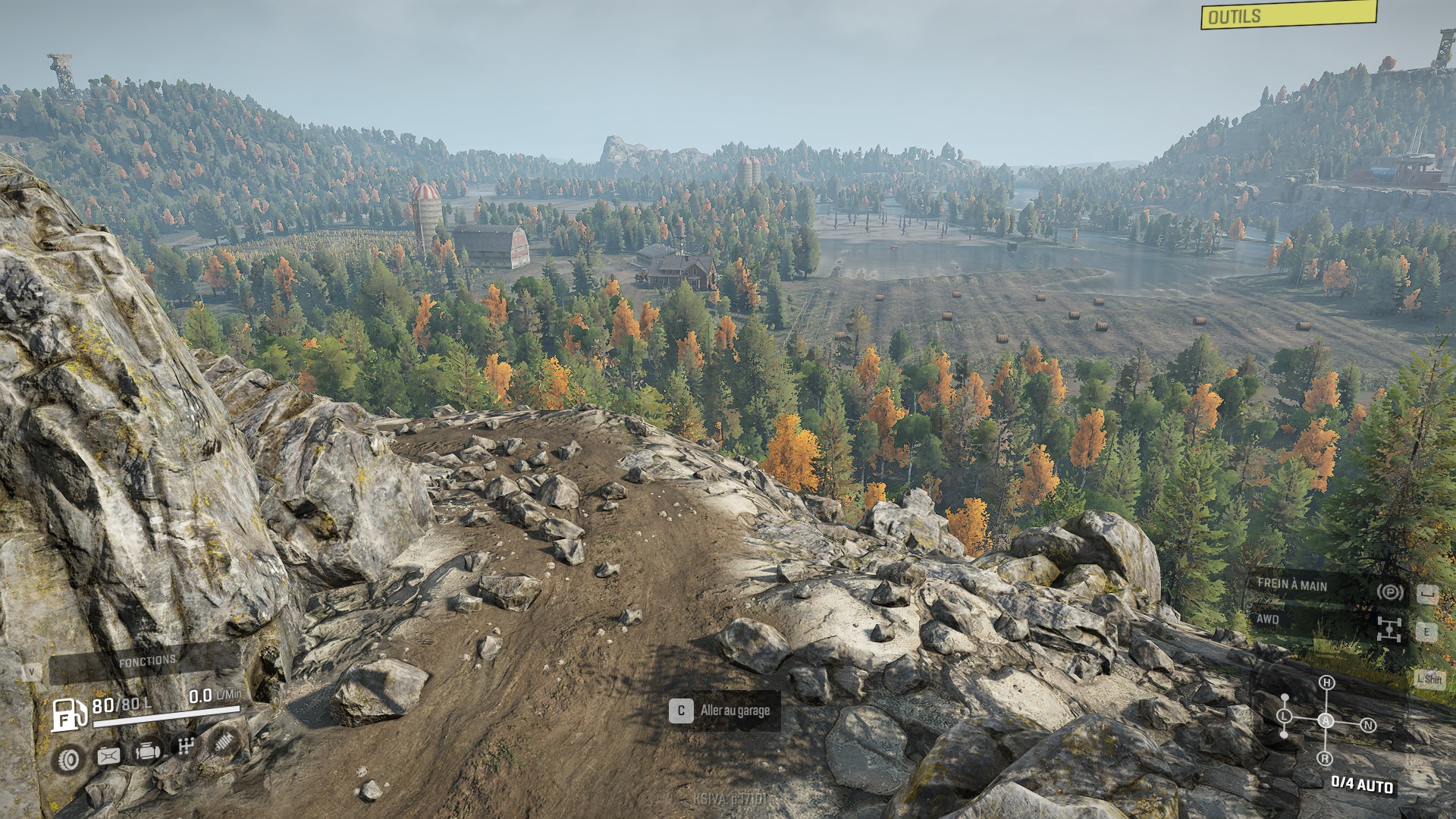Click the fuel pump icon

(x=67, y=714)
